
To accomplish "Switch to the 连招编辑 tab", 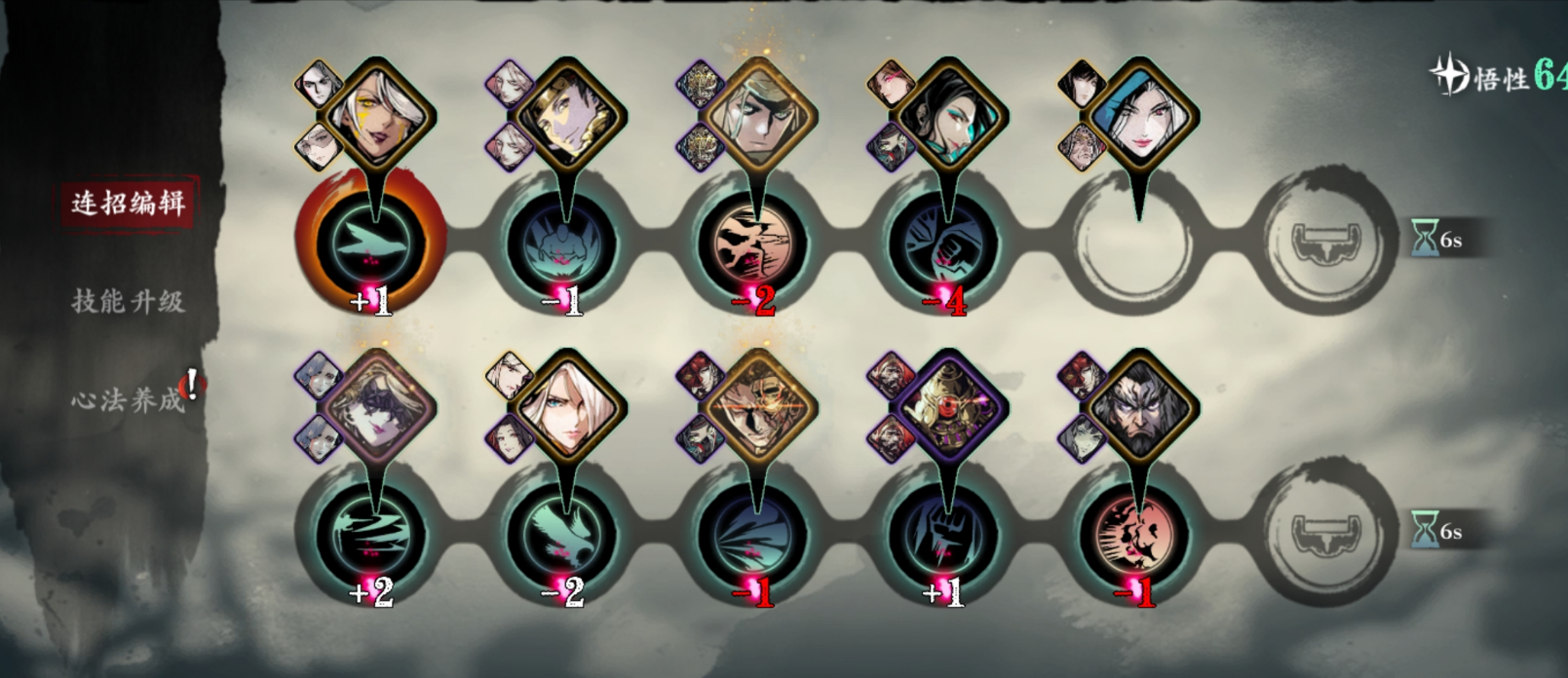I will coord(128,203).
